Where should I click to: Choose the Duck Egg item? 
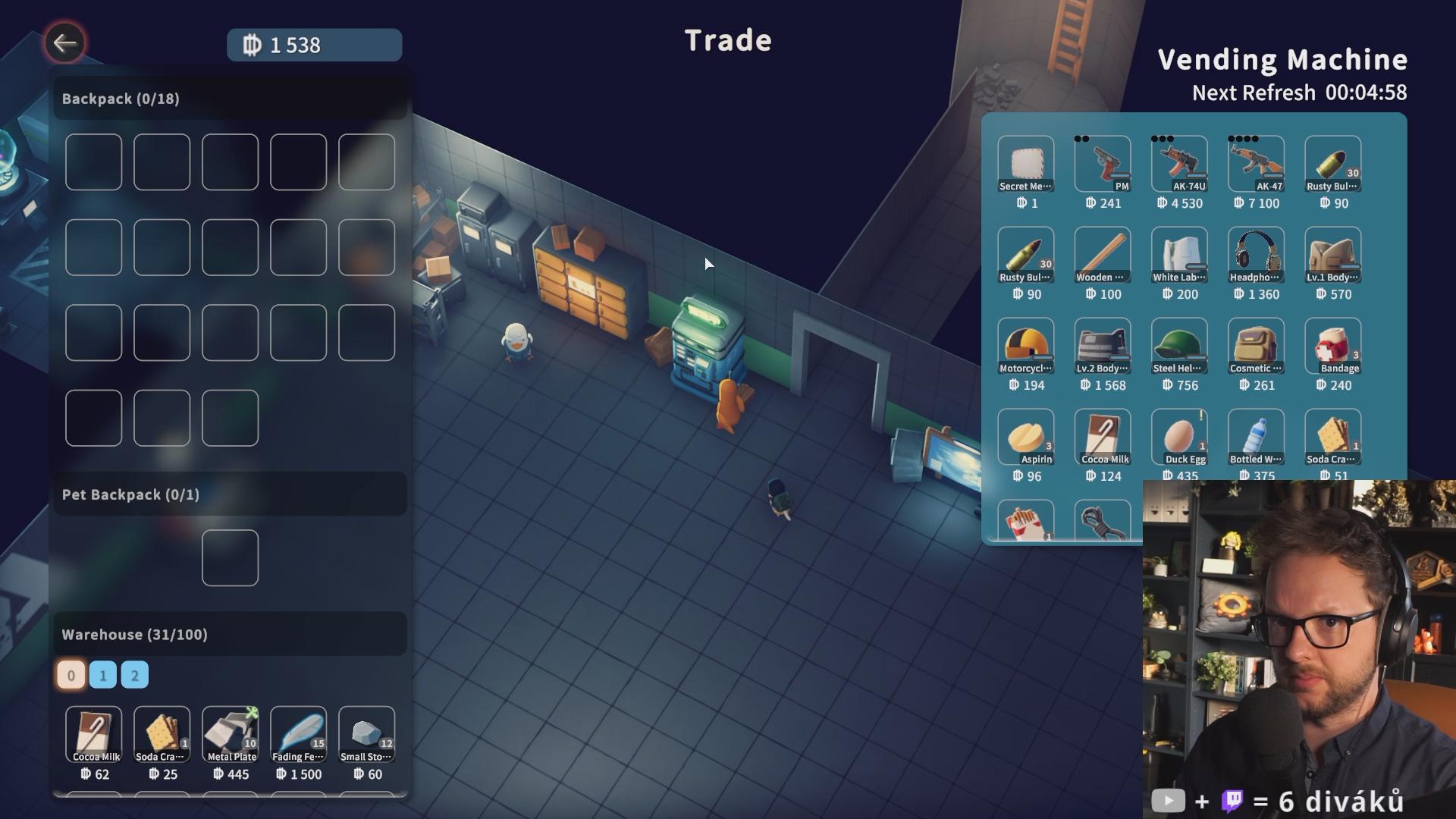1179,437
